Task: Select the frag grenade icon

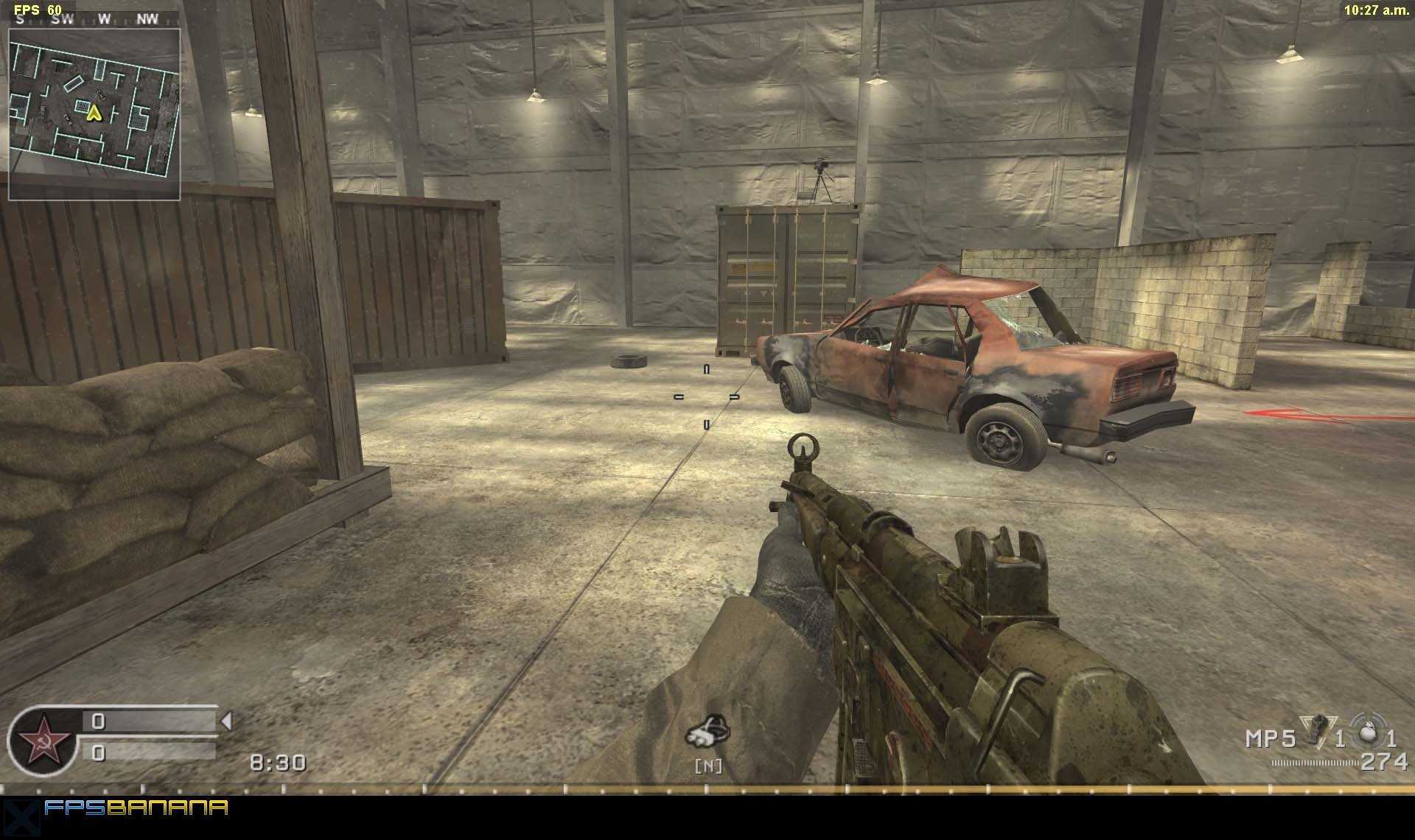Action: point(1369,732)
